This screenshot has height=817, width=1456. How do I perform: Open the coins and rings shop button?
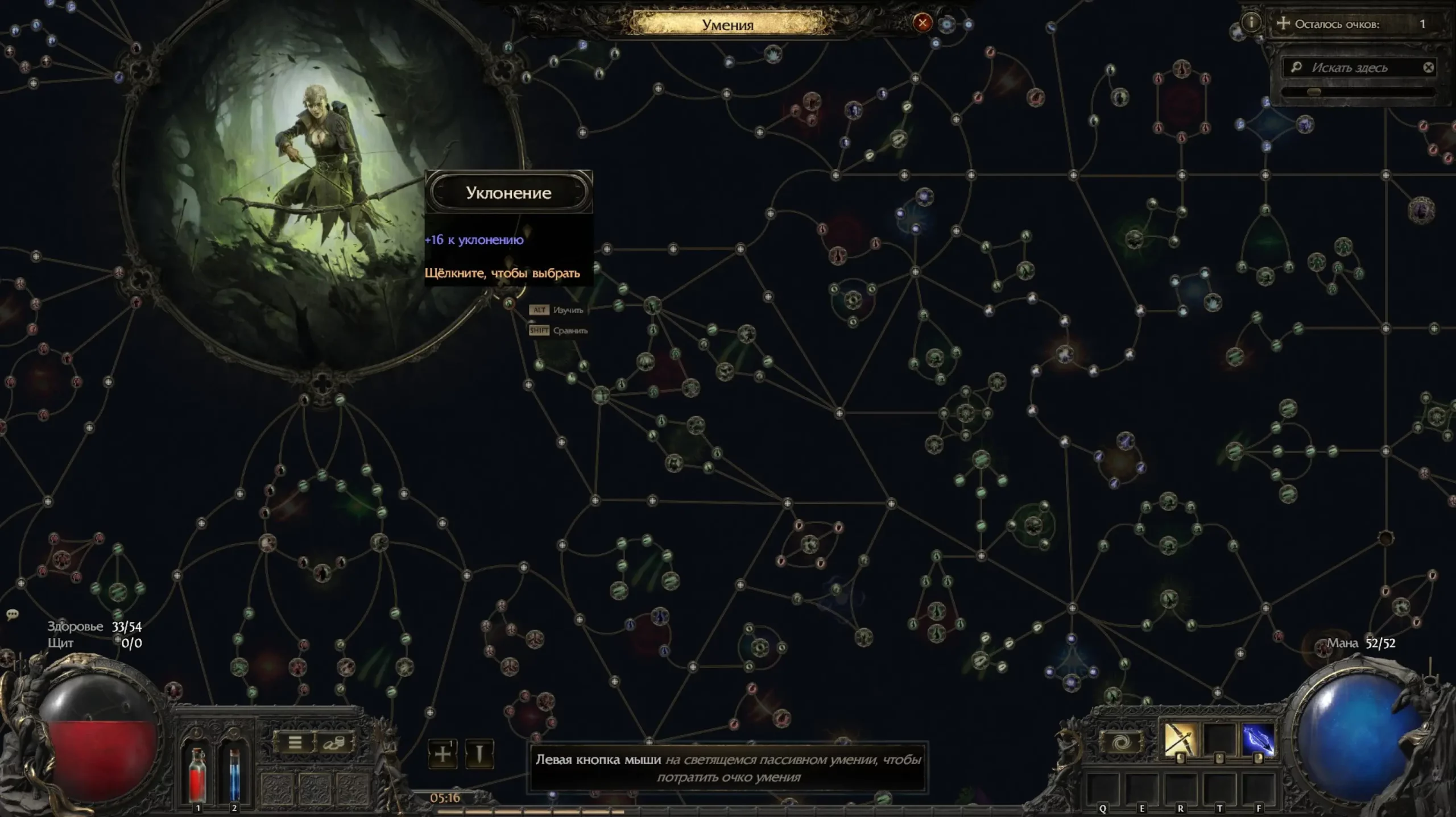(x=334, y=743)
